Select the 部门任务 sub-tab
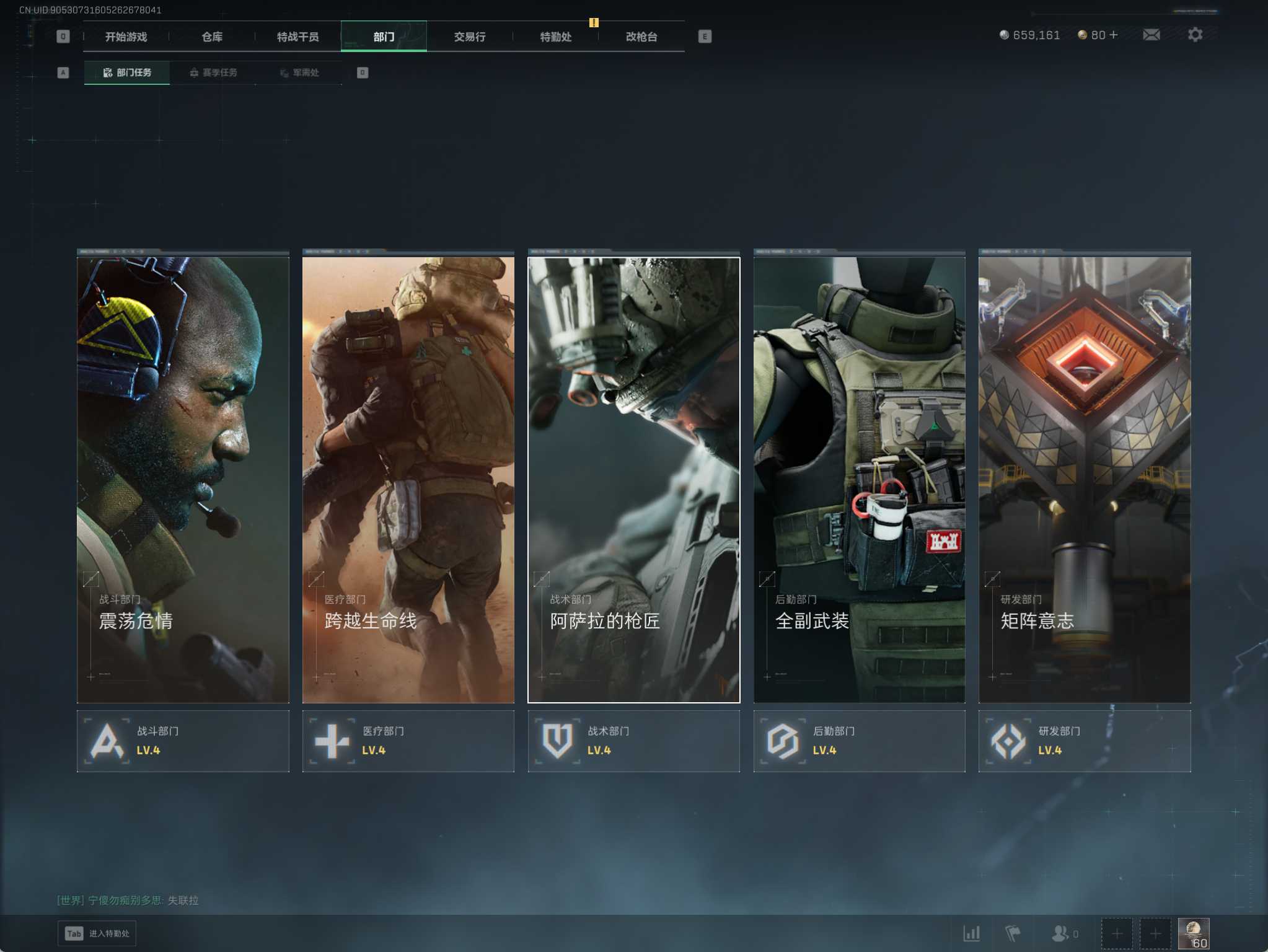The height and width of the screenshot is (952, 1268). 127,73
